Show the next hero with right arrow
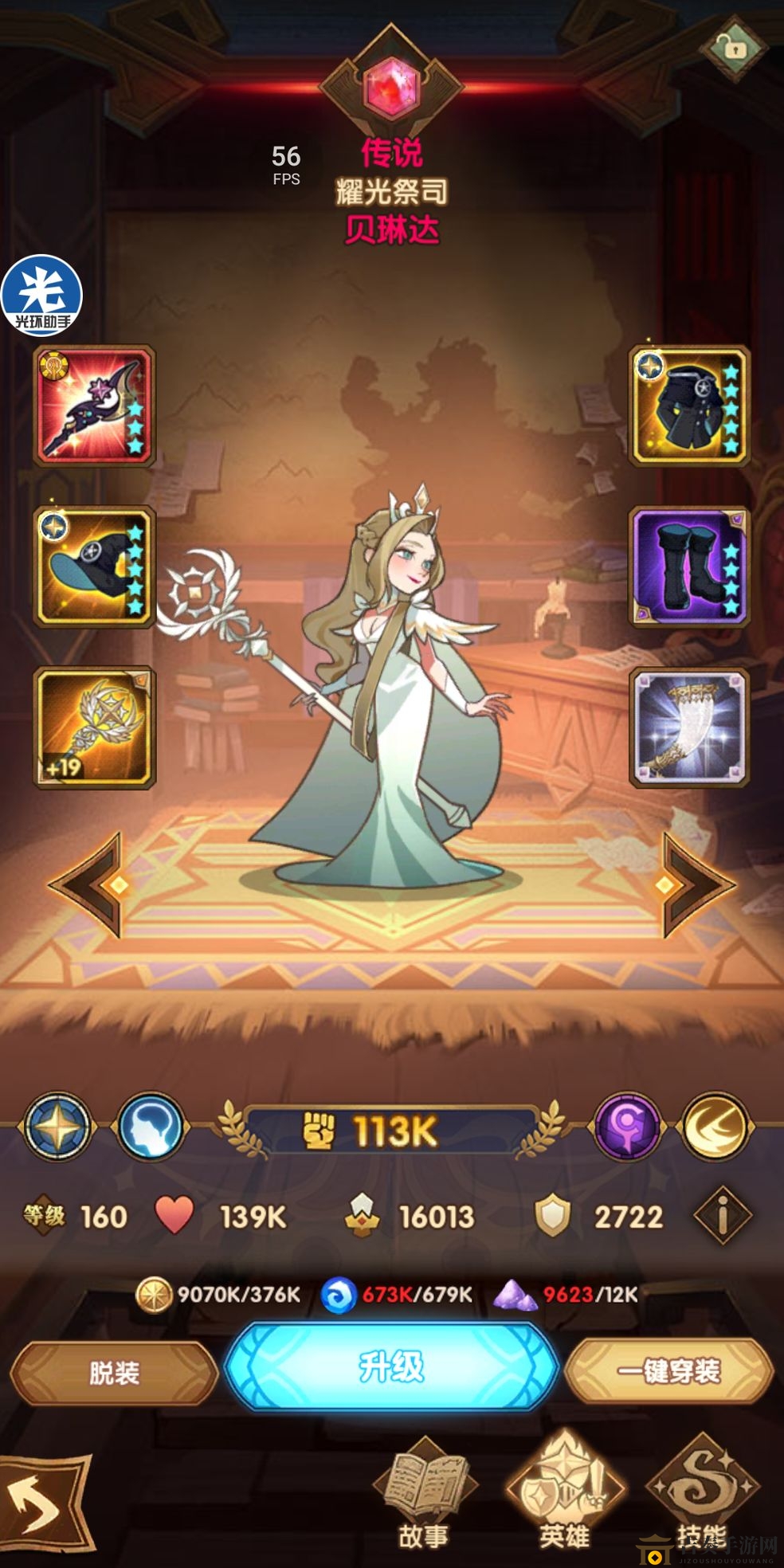Image resolution: width=784 pixels, height=1568 pixels. pyautogui.click(x=695, y=884)
